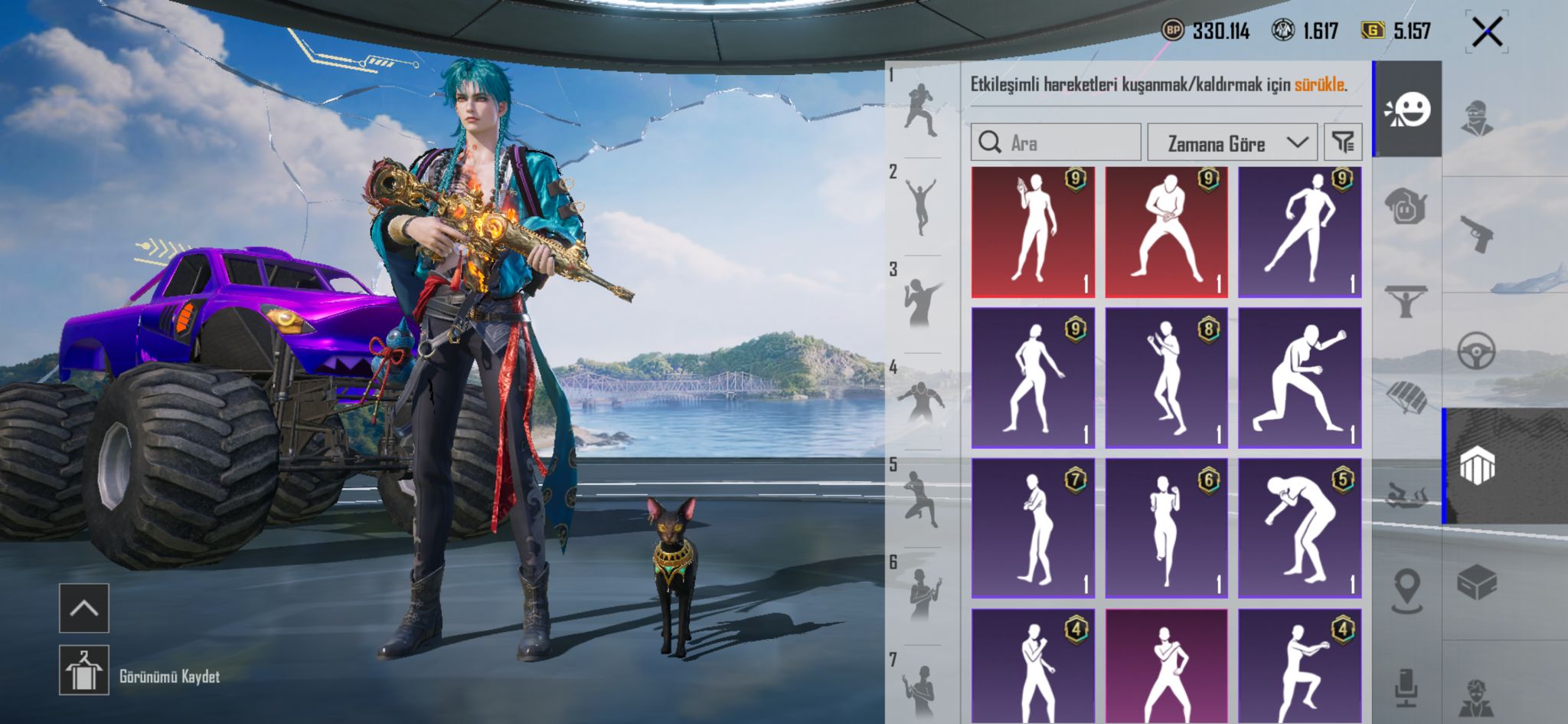This screenshot has height=724, width=1568.
Task: Click the Ara search field
Action: coord(1056,143)
